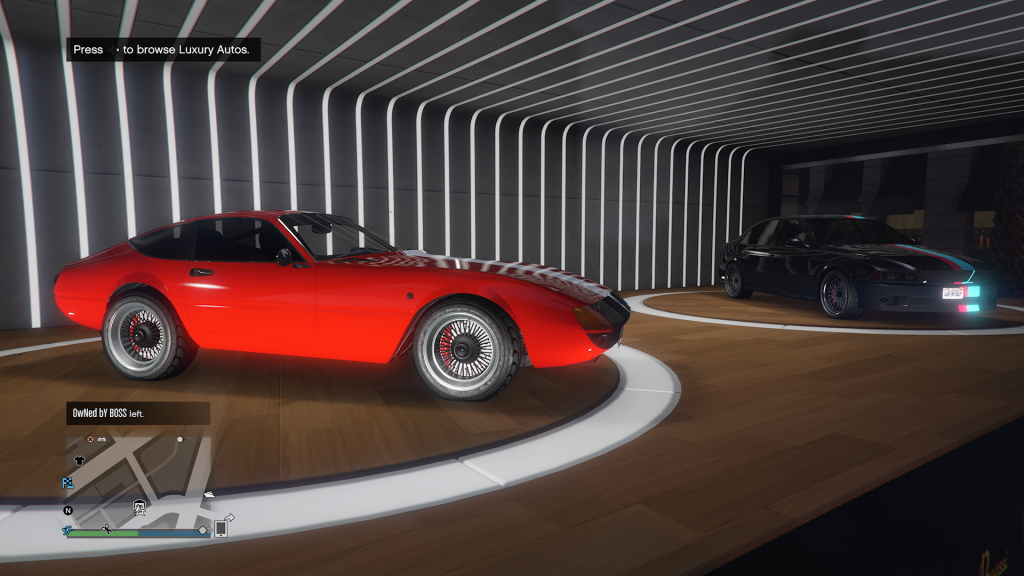The width and height of the screenshot is (1024, 576).
Task: Select the blue running figure icon
Action: pyautogui.click(x=68, y=530)
